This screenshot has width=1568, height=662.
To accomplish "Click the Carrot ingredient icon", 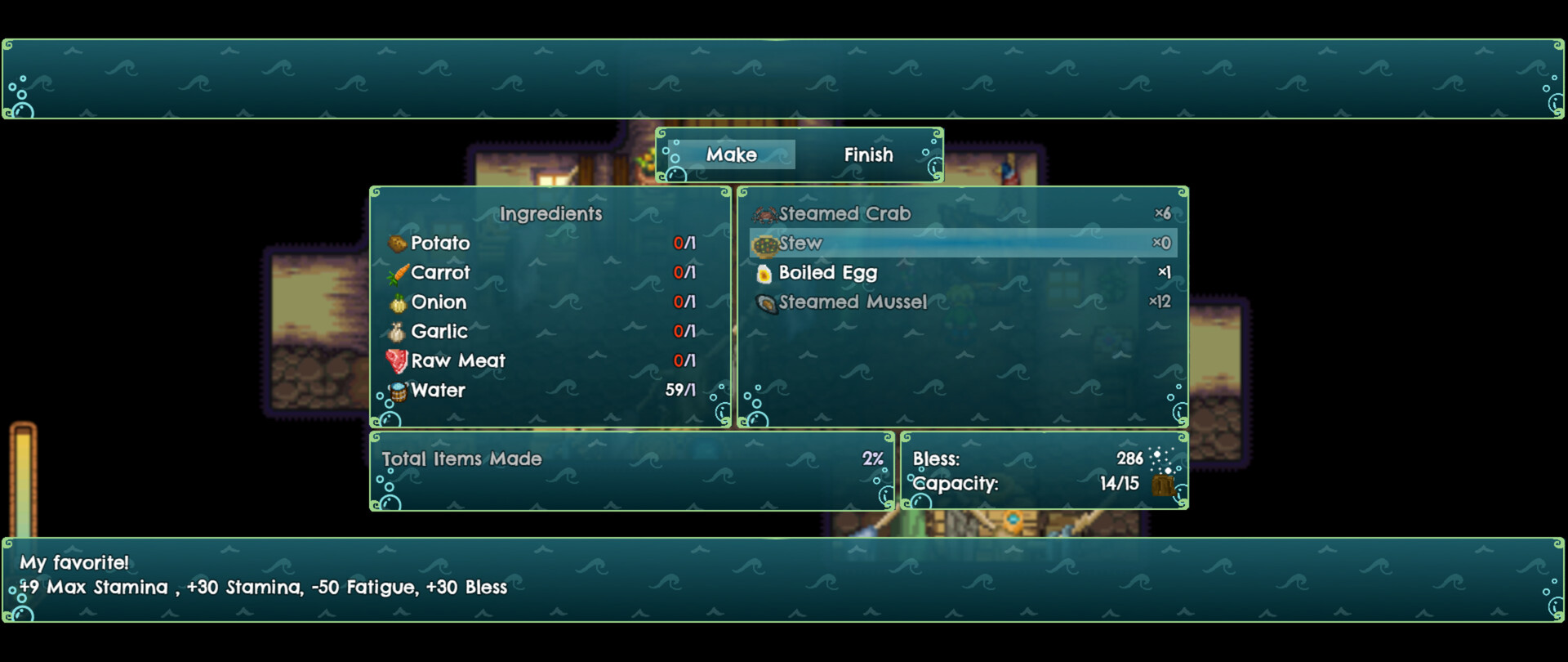I will [398, 272].
